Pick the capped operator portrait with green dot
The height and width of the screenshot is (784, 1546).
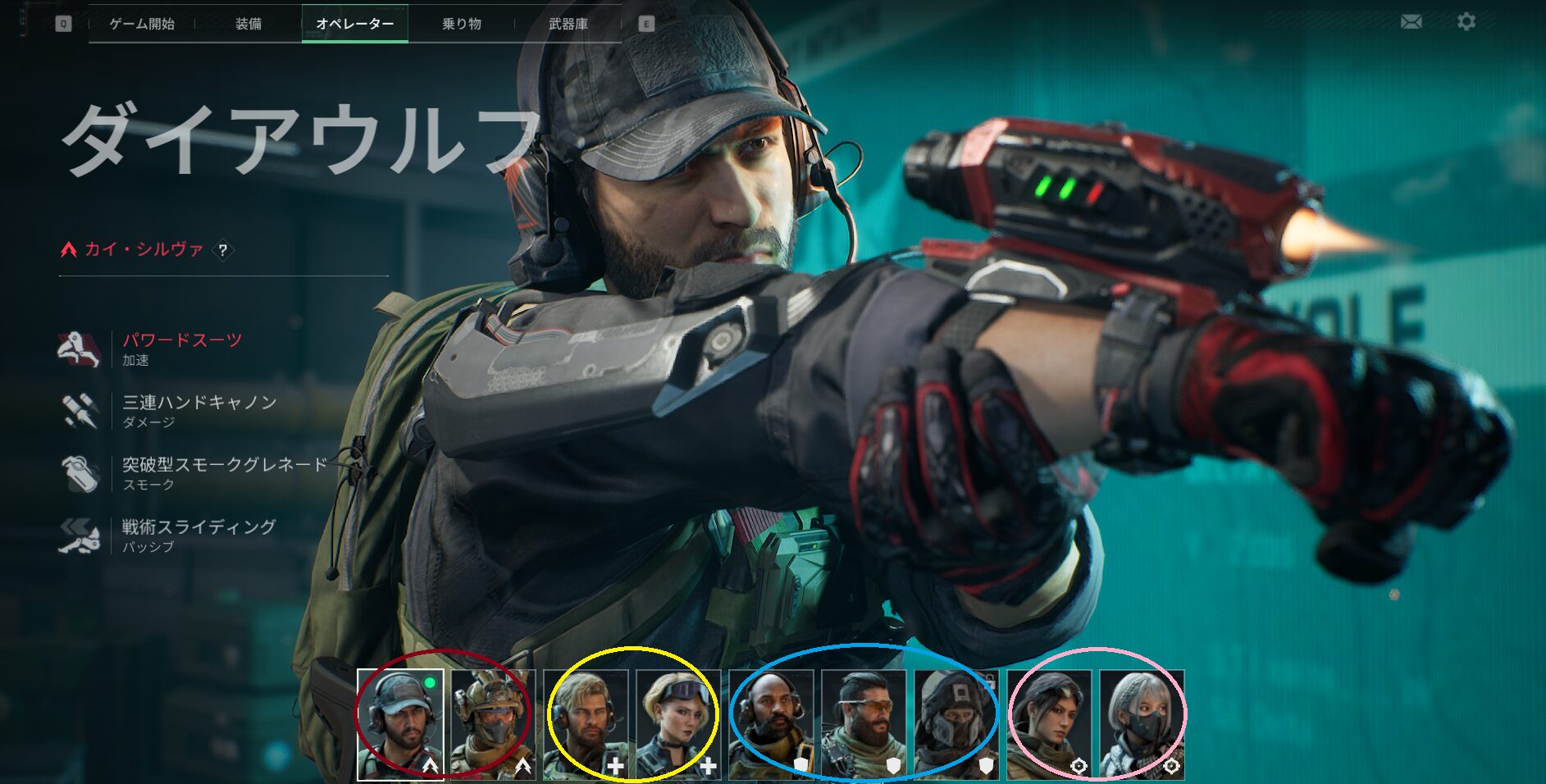pyautogui.click(x=401, y=724)
